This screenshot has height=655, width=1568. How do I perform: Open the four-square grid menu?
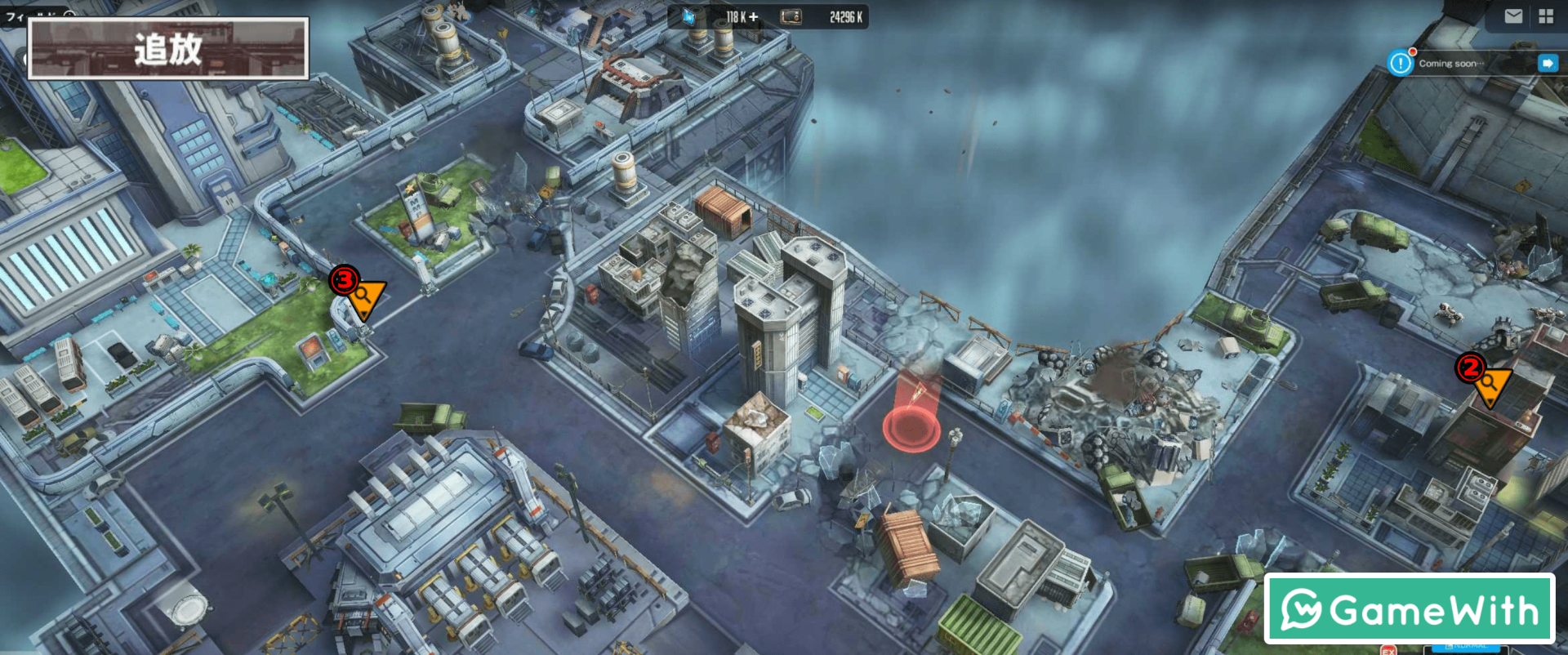(1546, 16)
